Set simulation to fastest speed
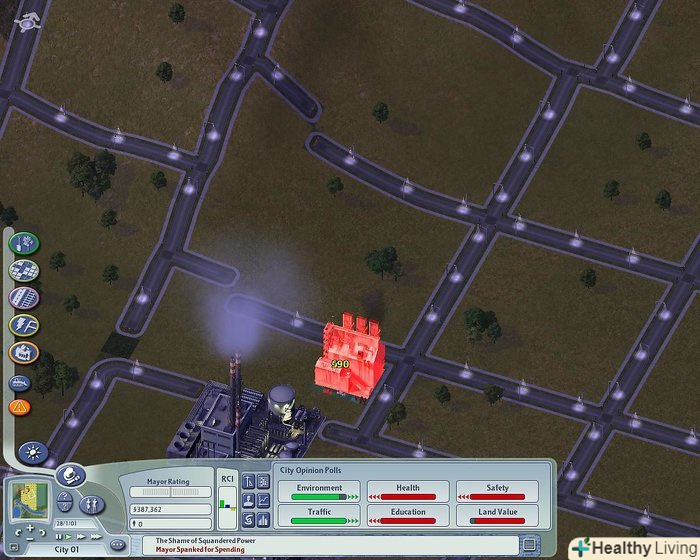 tap(96, 536)
